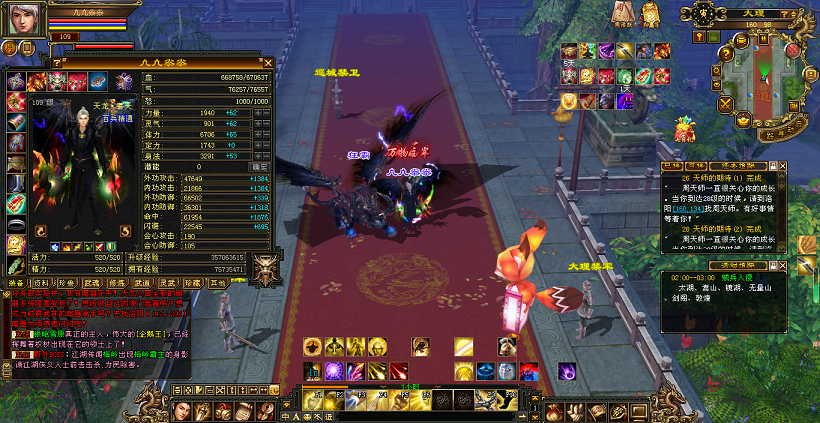This screenshot has width=820, height=423.
Task: Confirm stat points with 确定 button
Action: click(x=262, y=167)
